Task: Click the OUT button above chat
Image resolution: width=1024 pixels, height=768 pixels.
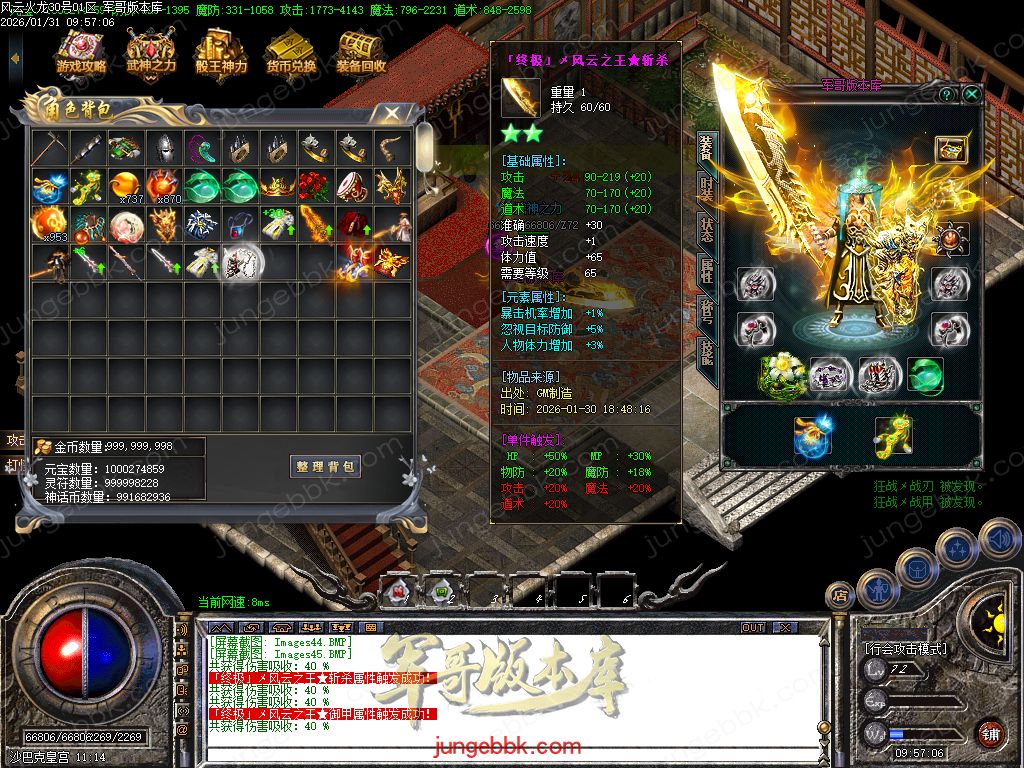Action: [x=753, y=627]
